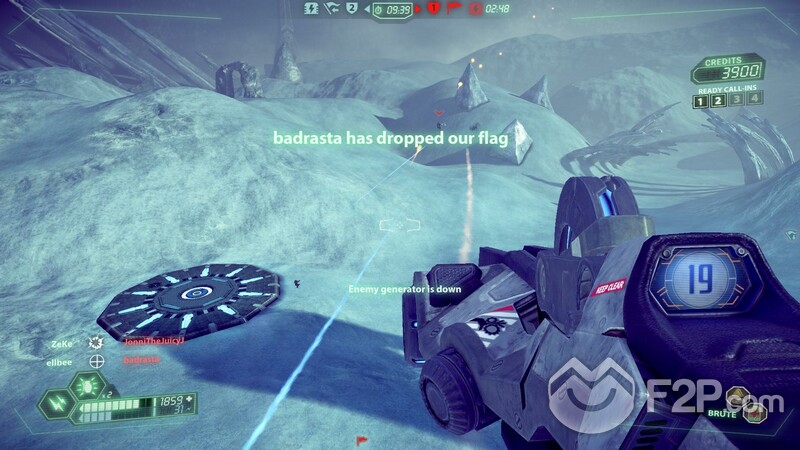800x450 pixels.
Task: Select ready call-in slot 1
Action: pyautogui.click(x=701, y=98)
